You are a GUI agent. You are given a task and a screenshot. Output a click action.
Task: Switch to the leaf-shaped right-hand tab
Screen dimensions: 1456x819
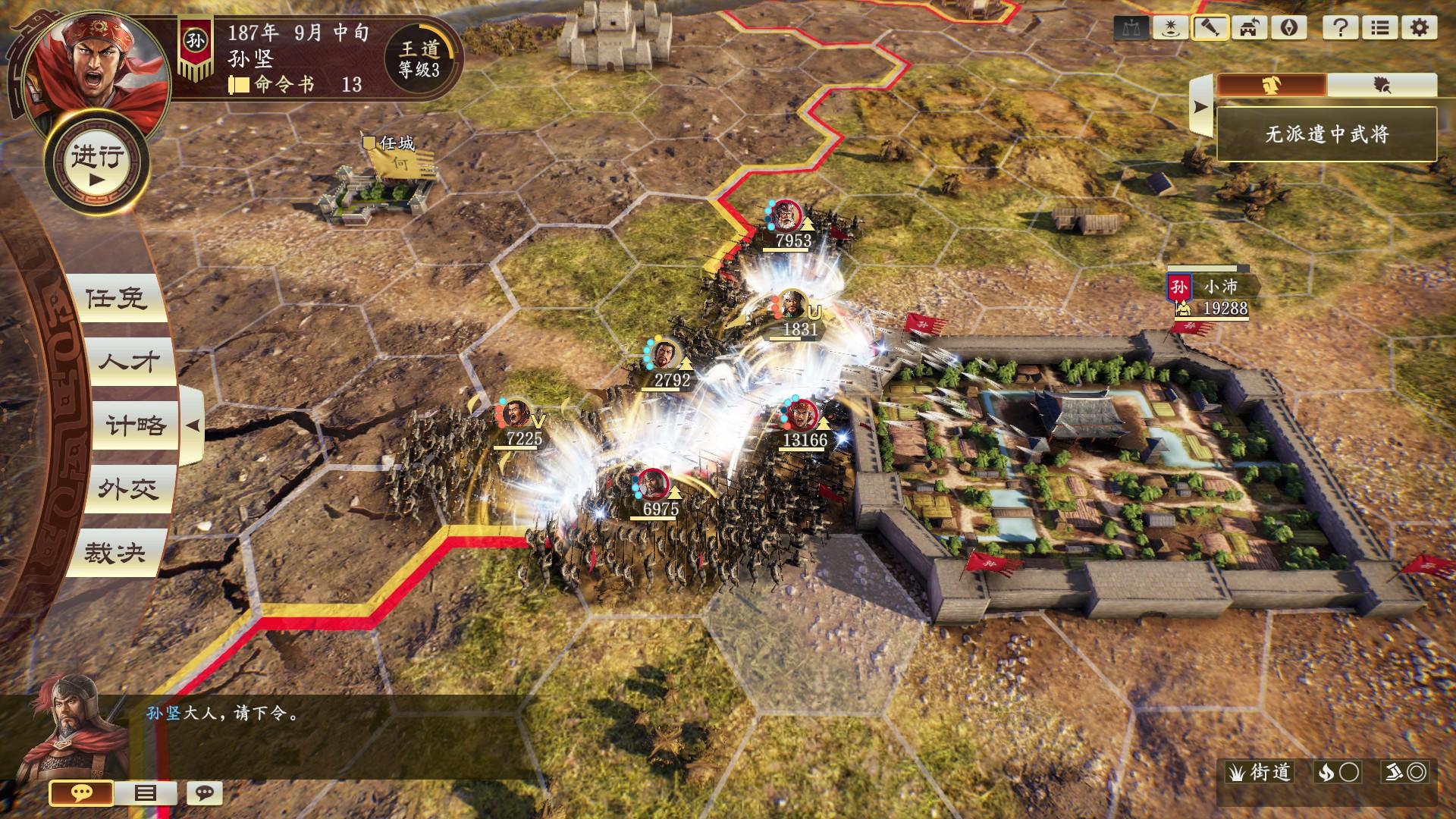tap(1382, 85)
